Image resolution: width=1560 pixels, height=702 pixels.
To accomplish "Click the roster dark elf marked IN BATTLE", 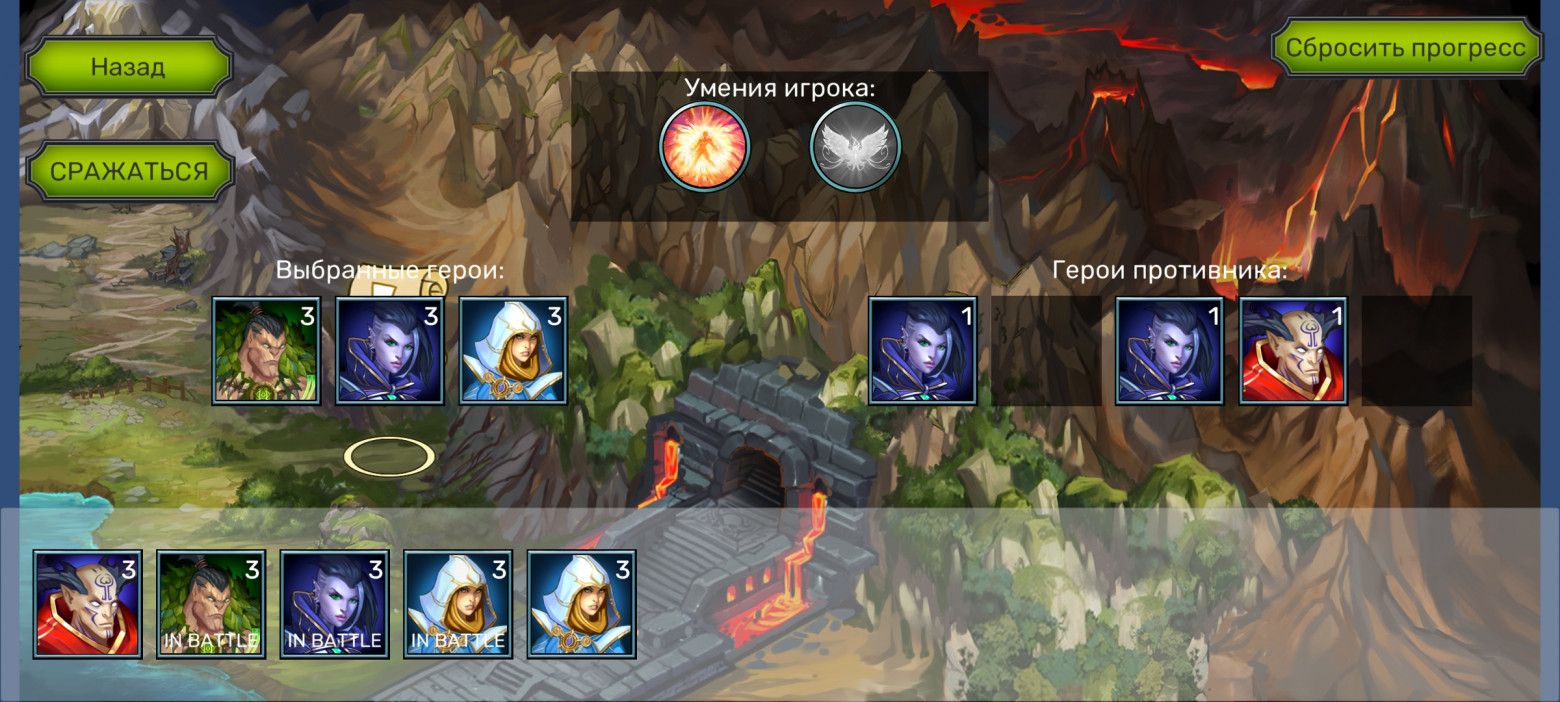I will click(x=334, y=604).
